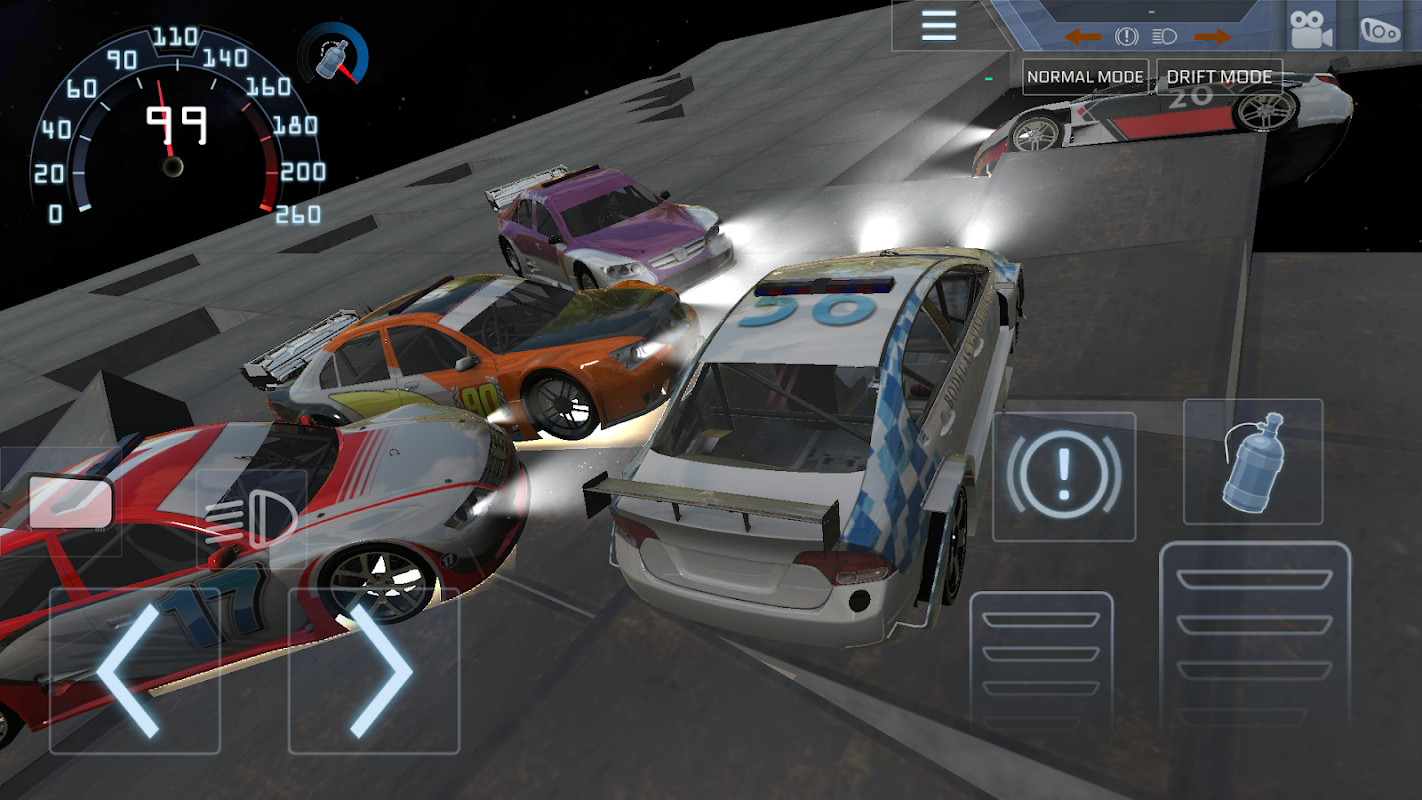Image resolution: width=1422 pixels, height=800 pixels.
Task: Toggle the small headlight icon in top bar
Action: [1164, 37]
